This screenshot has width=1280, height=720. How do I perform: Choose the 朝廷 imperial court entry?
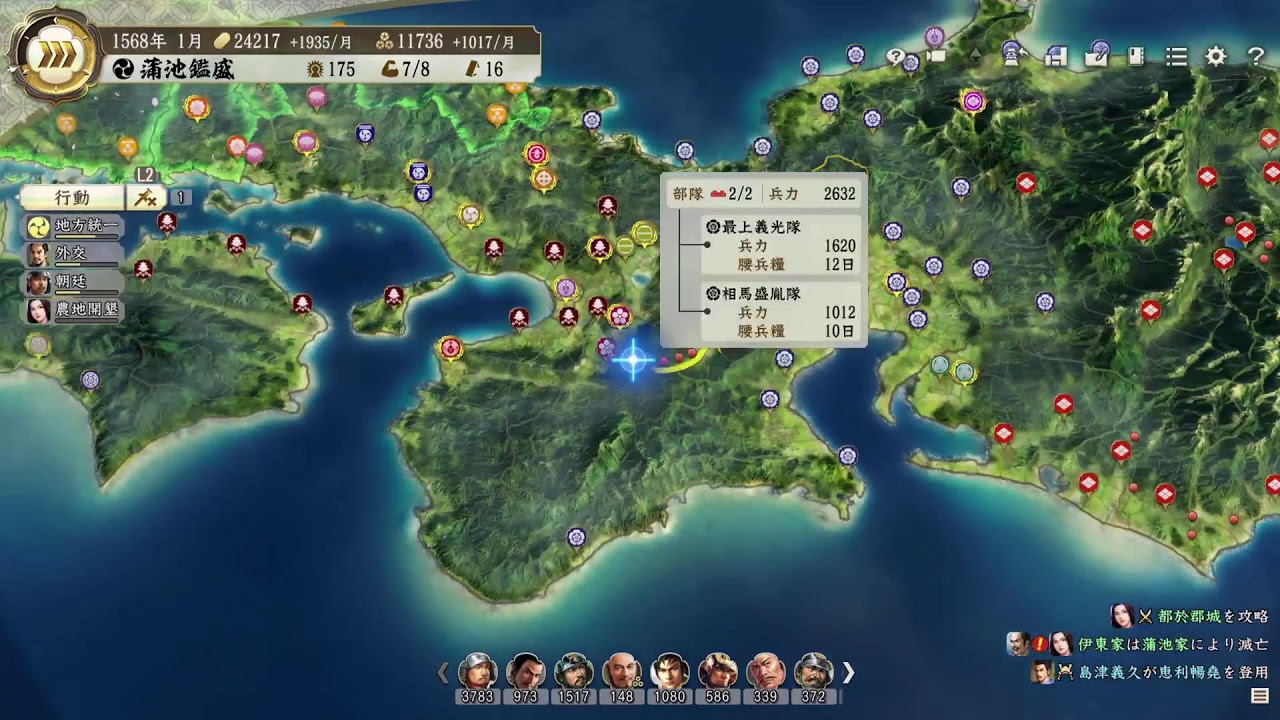[74, 282]
